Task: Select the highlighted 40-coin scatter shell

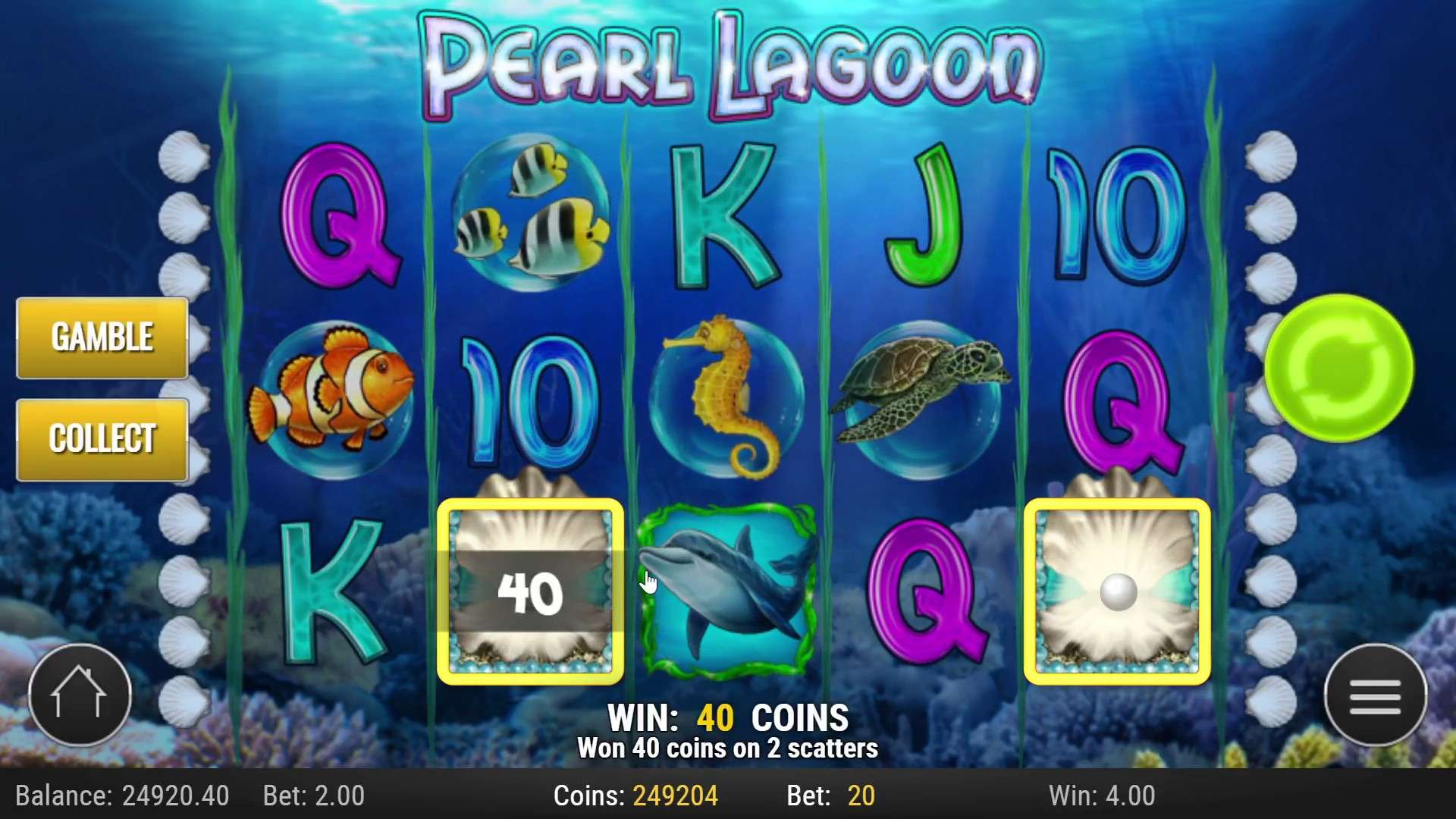Action: (531, 591)
